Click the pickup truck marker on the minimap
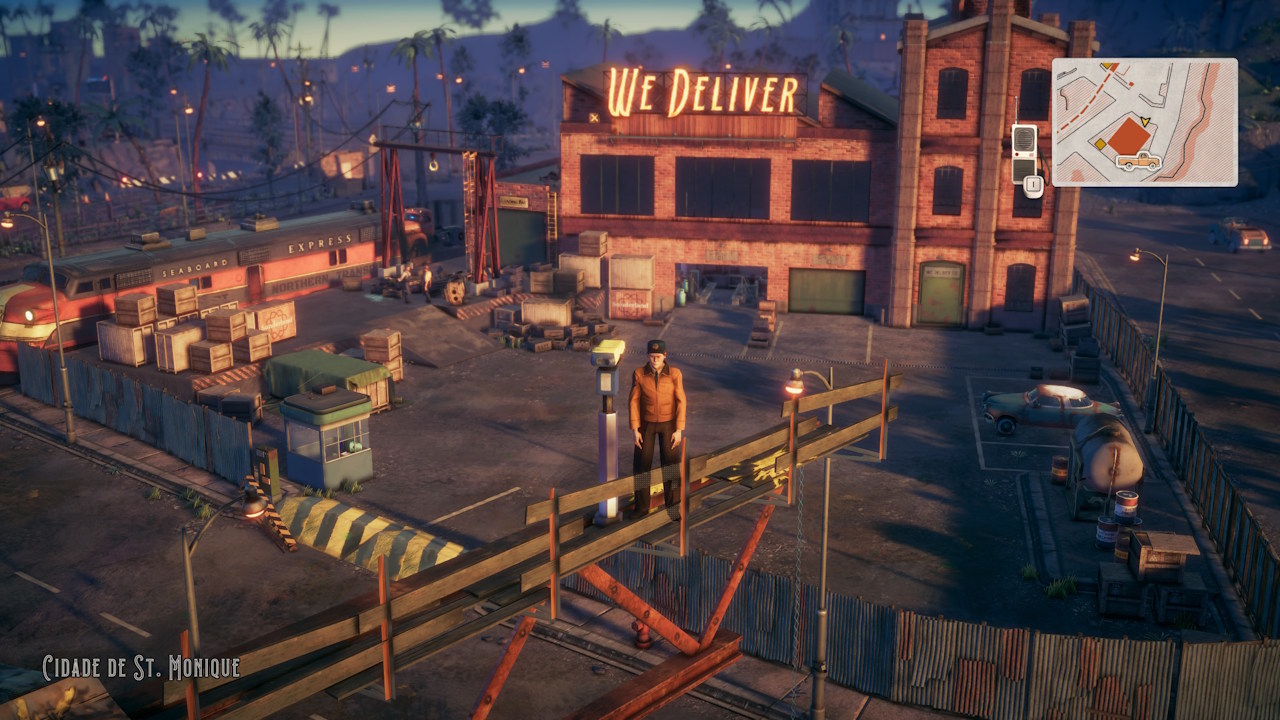 coord(1138,161)
